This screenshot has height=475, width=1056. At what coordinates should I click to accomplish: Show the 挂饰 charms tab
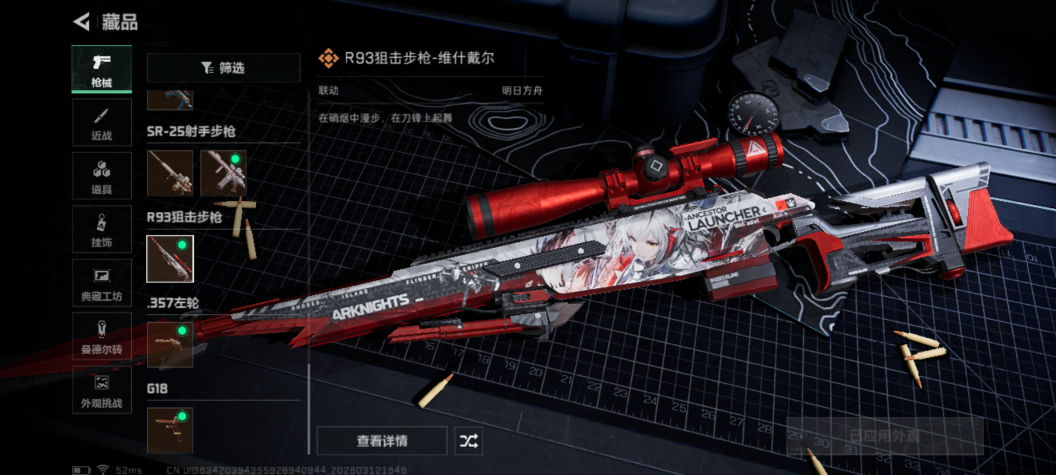102,229
